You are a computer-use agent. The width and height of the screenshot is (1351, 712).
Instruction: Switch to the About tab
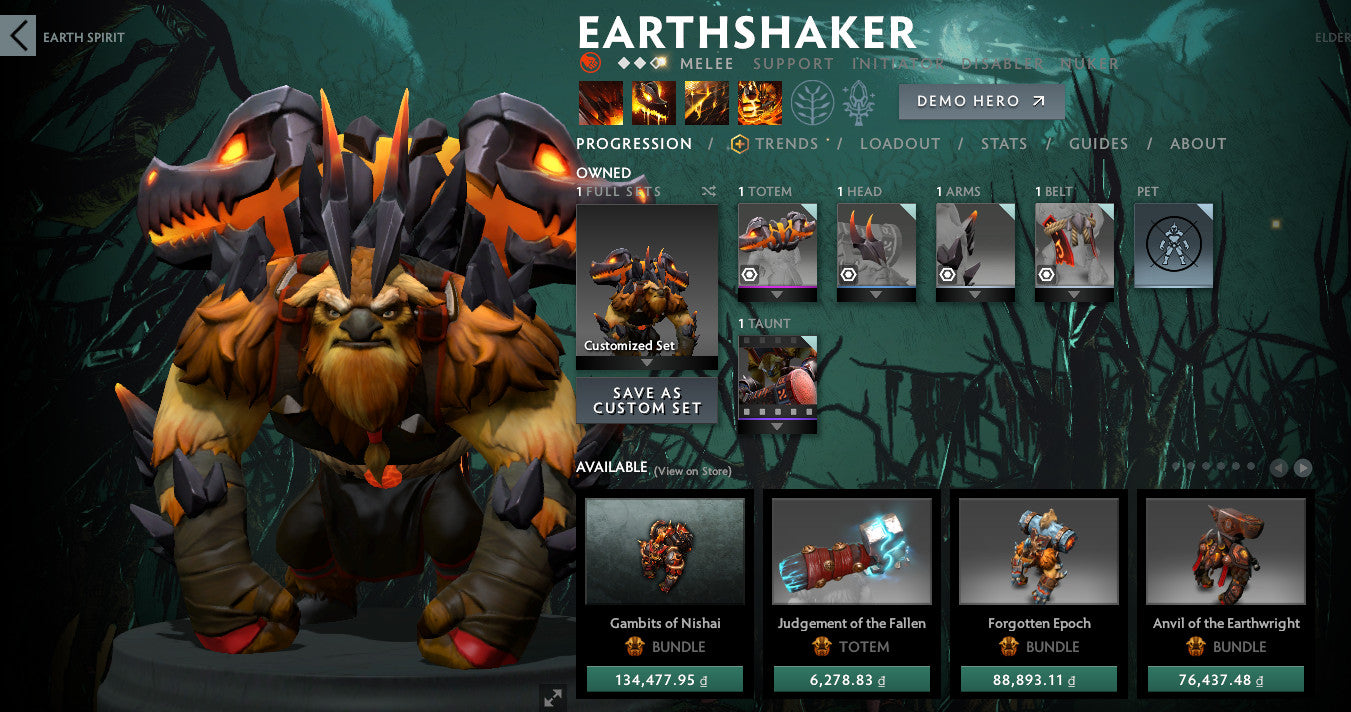coord(1198,144)
